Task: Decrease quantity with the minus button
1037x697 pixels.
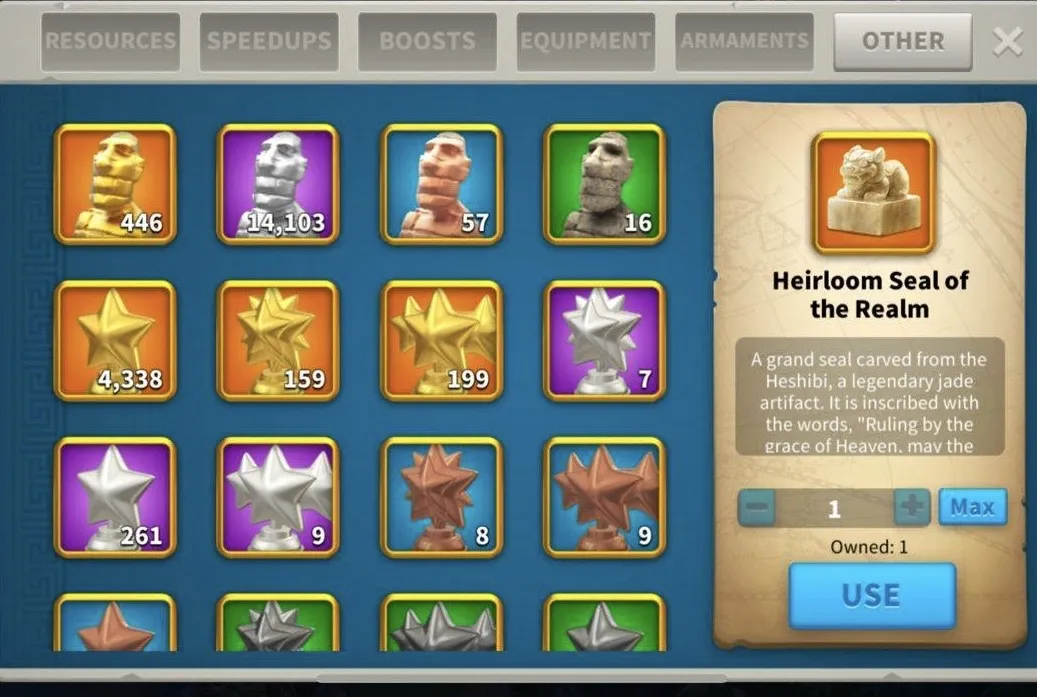Action: pos(758,507)
